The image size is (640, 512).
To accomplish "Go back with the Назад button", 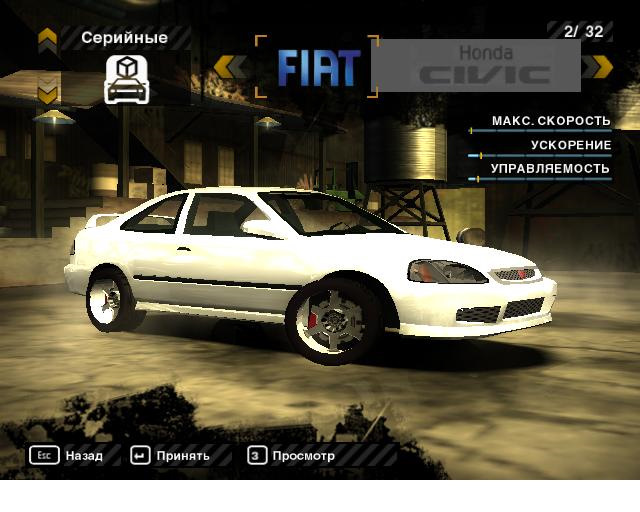I will (66, 456).
